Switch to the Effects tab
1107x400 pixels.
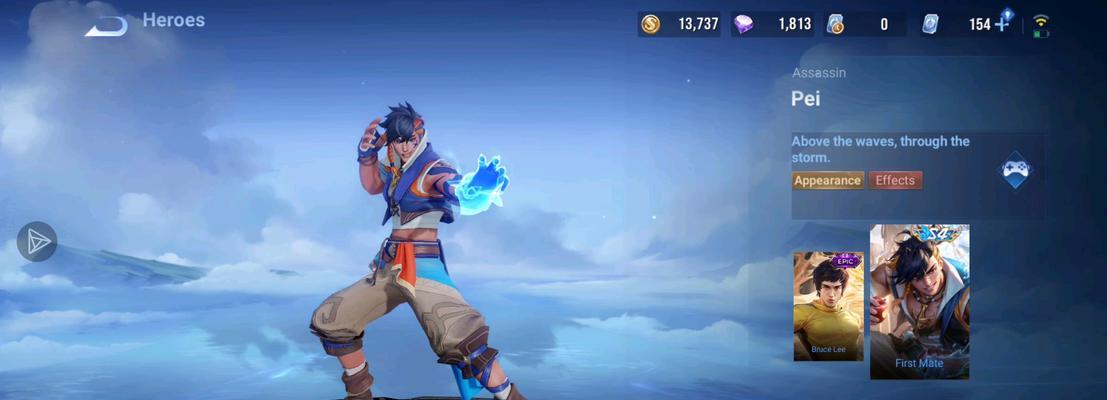point(895,180)
